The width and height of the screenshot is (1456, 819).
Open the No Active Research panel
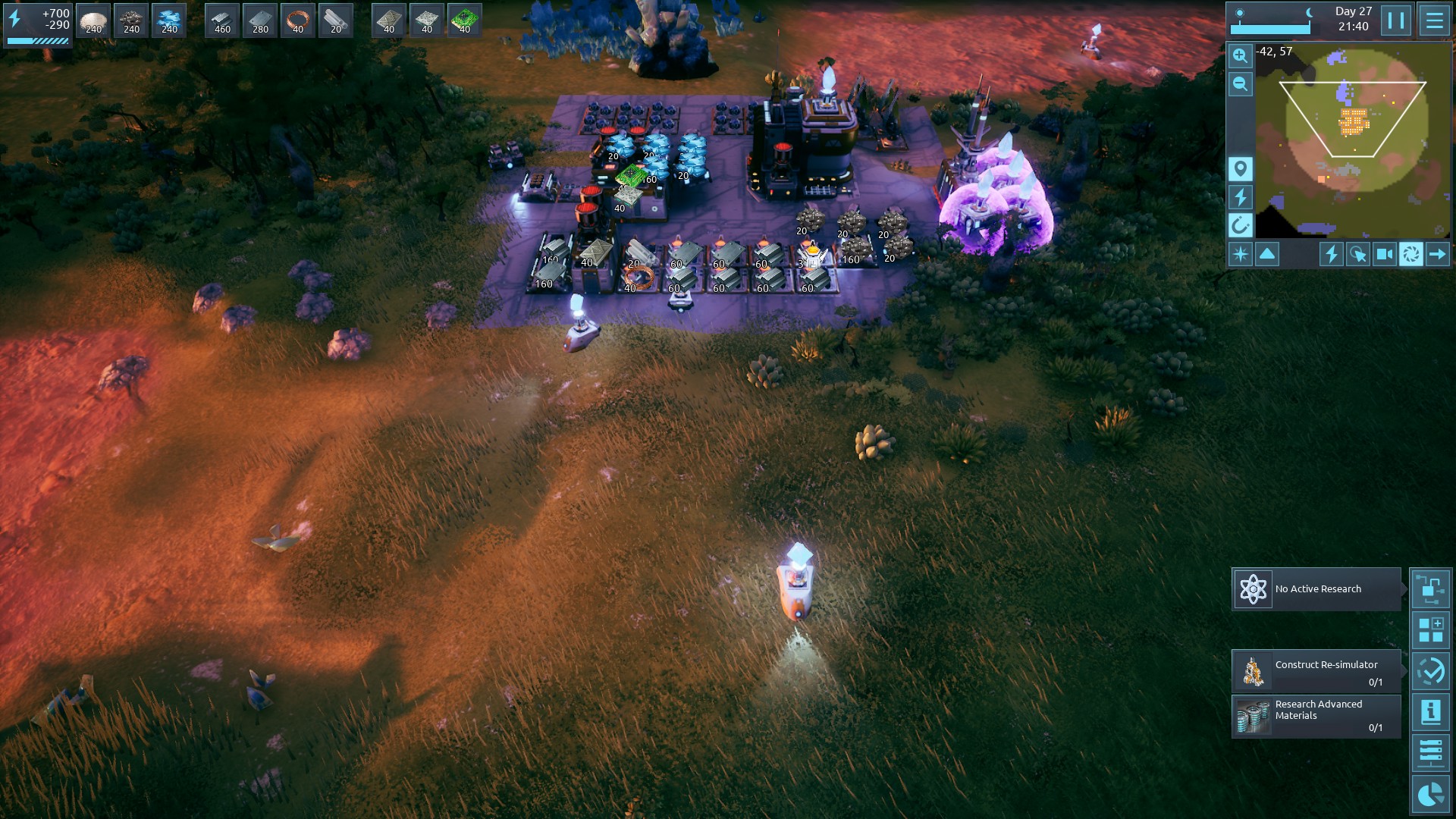1316,589
